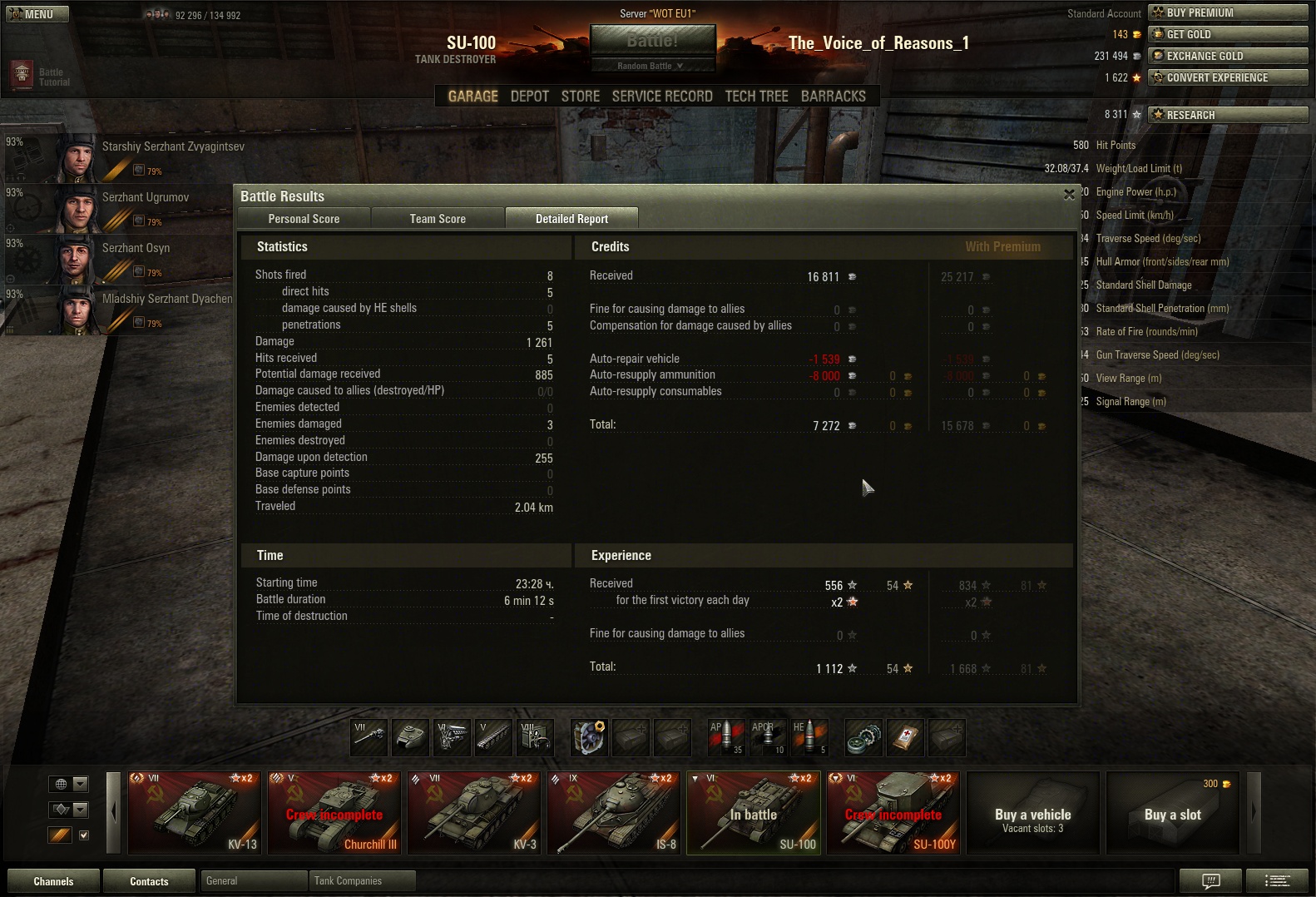Show the Tech Tree
Image resolution: width=1316 pixels, height=897 pixels.
756,97
